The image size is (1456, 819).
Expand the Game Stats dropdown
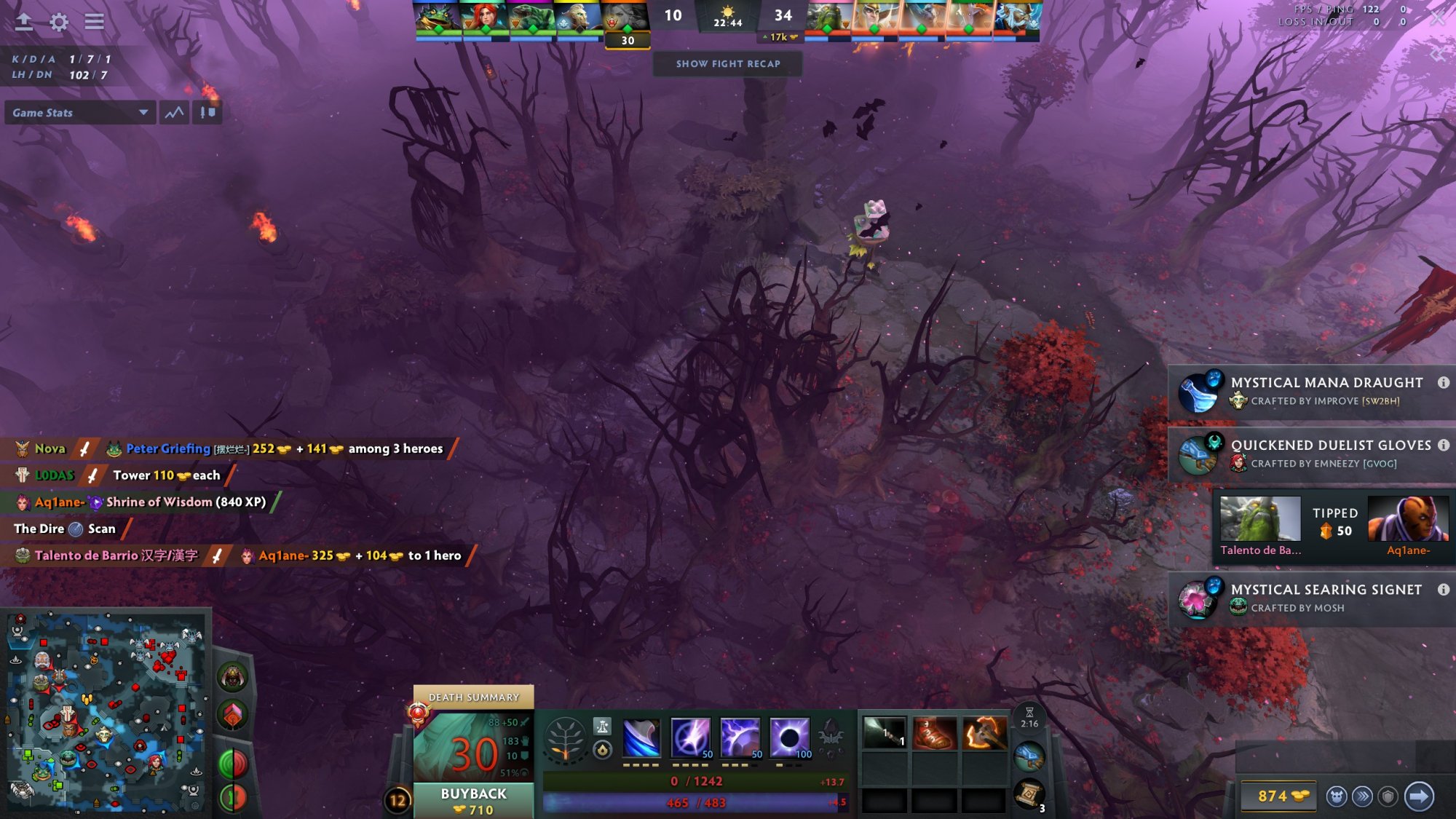80,113
